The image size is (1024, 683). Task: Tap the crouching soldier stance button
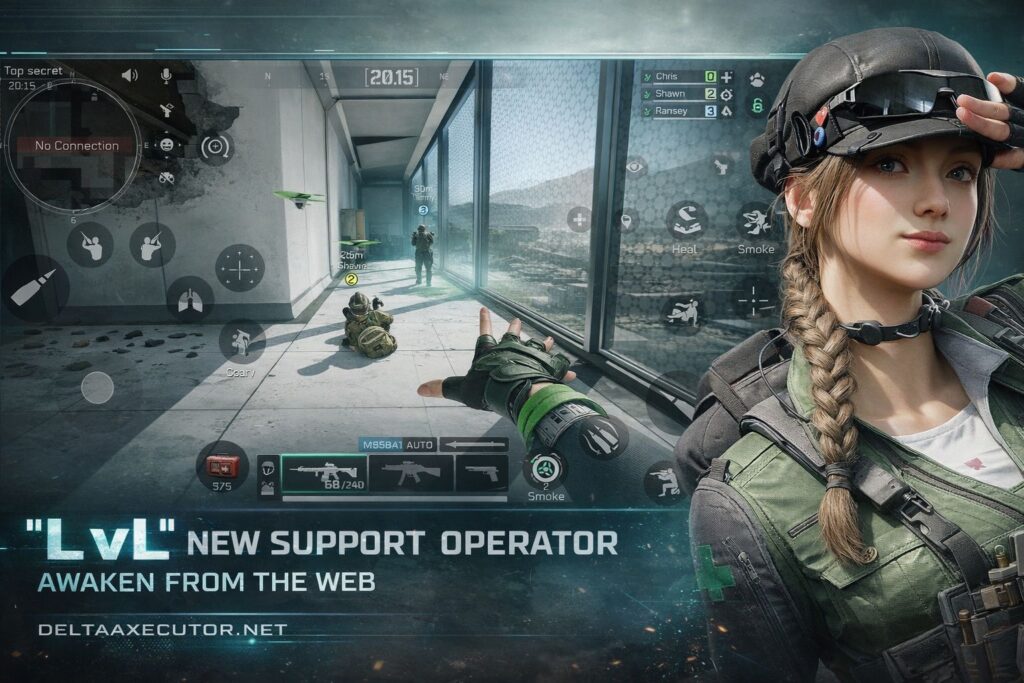click(663, 482)
